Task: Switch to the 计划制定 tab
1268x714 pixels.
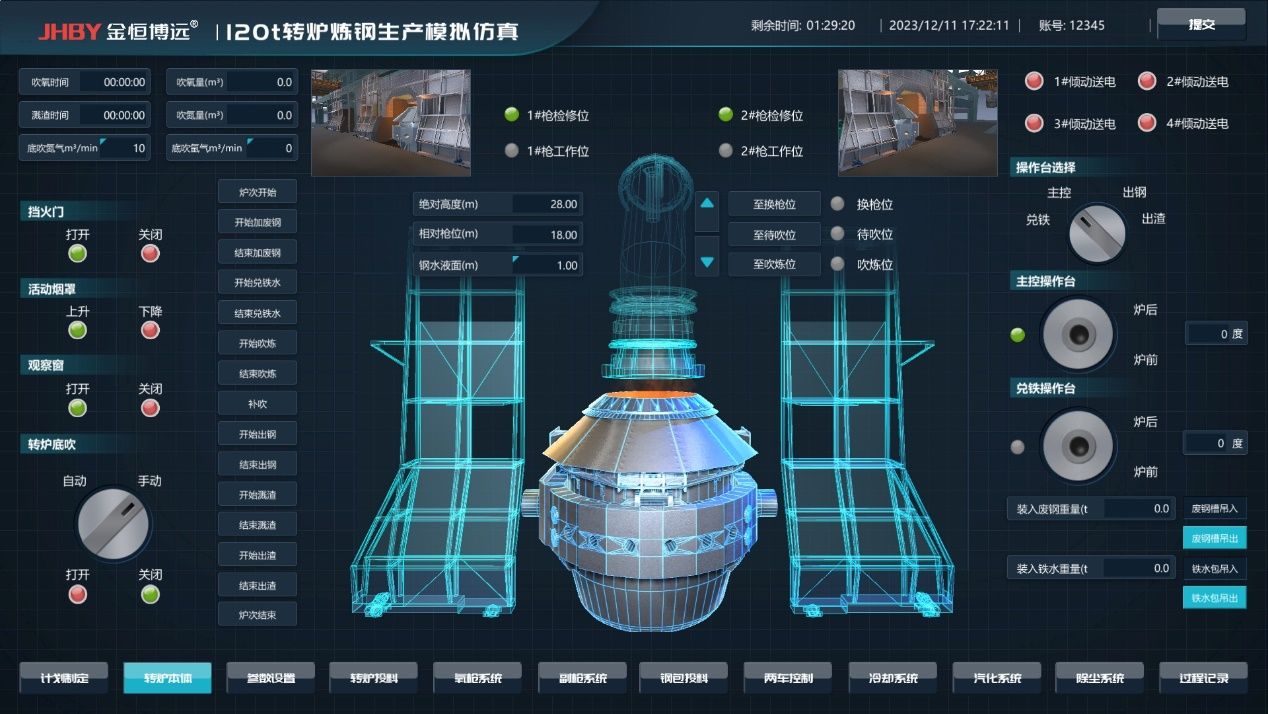Action: (x=65, y=678)
